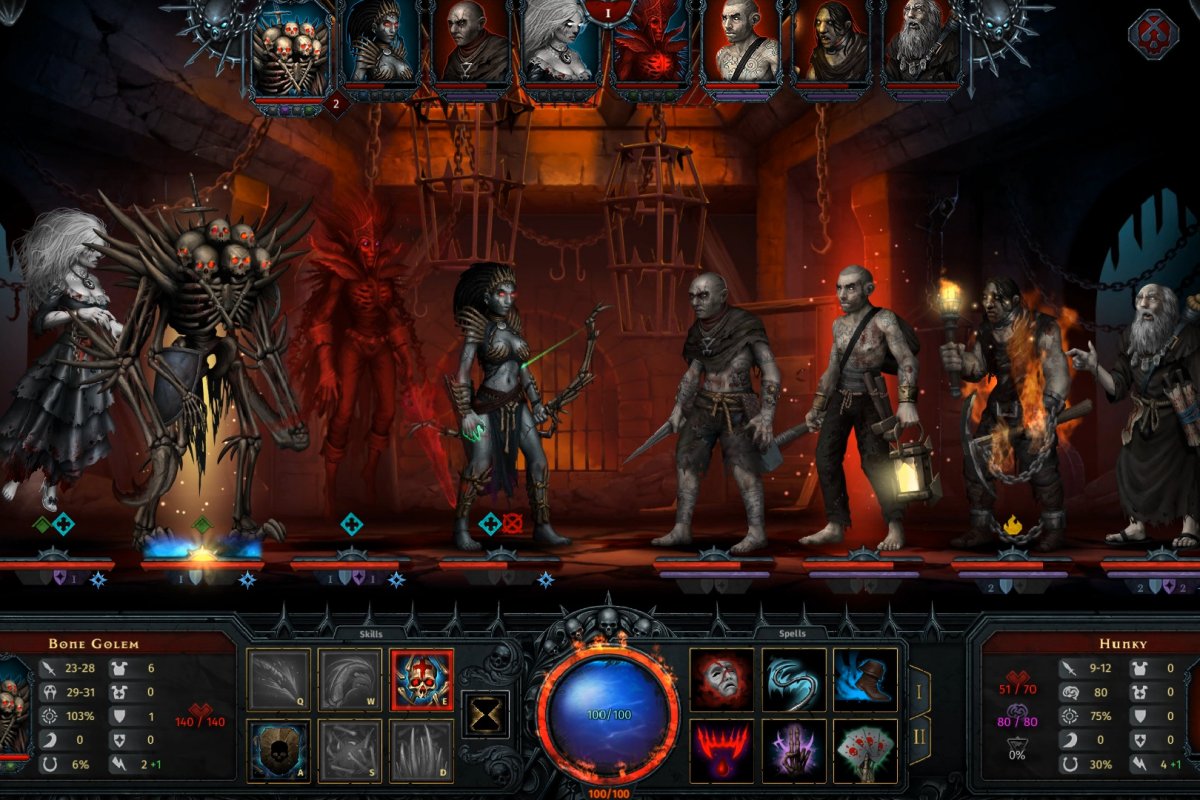1200x800 pixels.
Task: Switch to spell page I tab
Action: [919, 688]
